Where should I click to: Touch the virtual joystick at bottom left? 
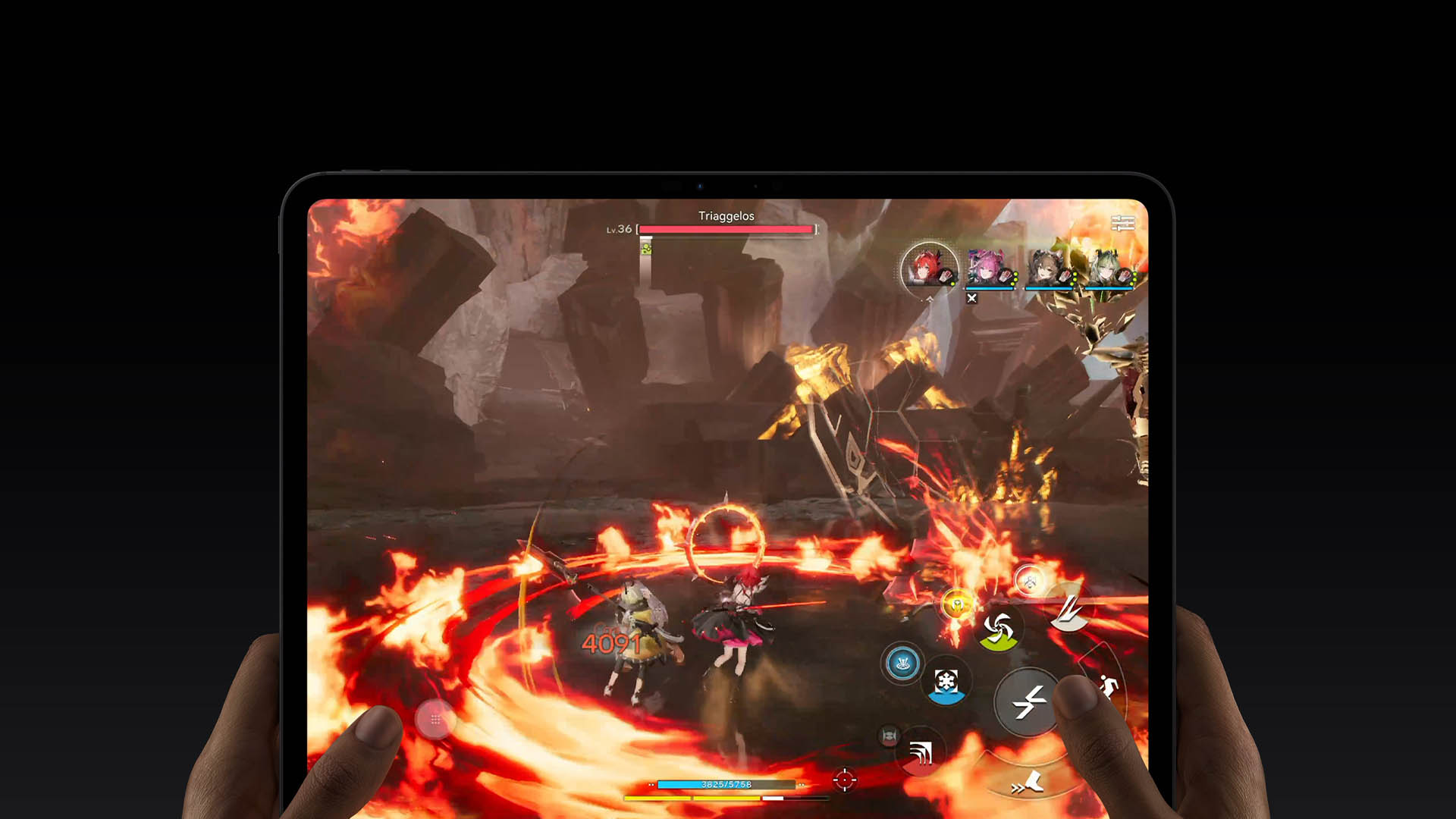tap(436, 720)
